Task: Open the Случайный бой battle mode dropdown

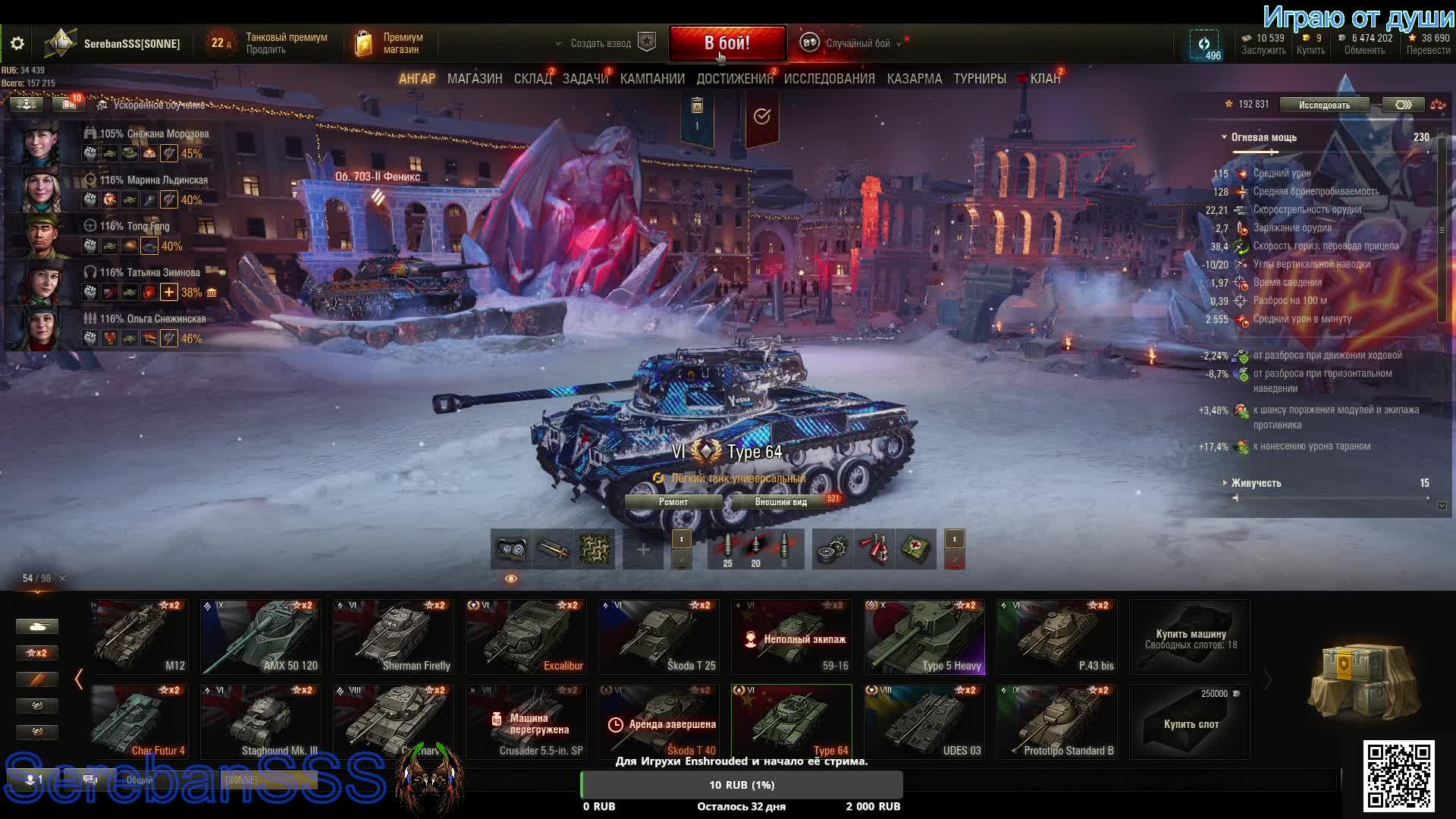Action: pyautogui.click(x=857, y=44)
